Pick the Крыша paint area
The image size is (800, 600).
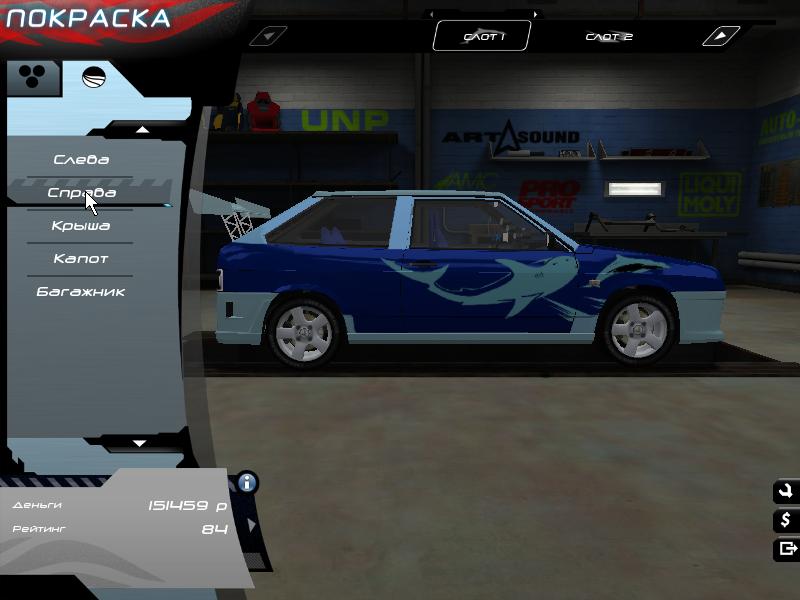[81, 226]
